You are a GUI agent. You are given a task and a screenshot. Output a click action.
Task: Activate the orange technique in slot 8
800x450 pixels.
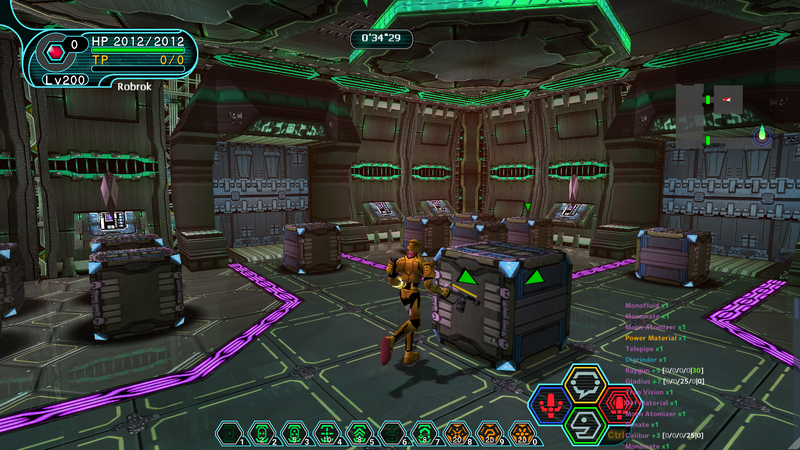pyautogui.click(x=457, y=433)
